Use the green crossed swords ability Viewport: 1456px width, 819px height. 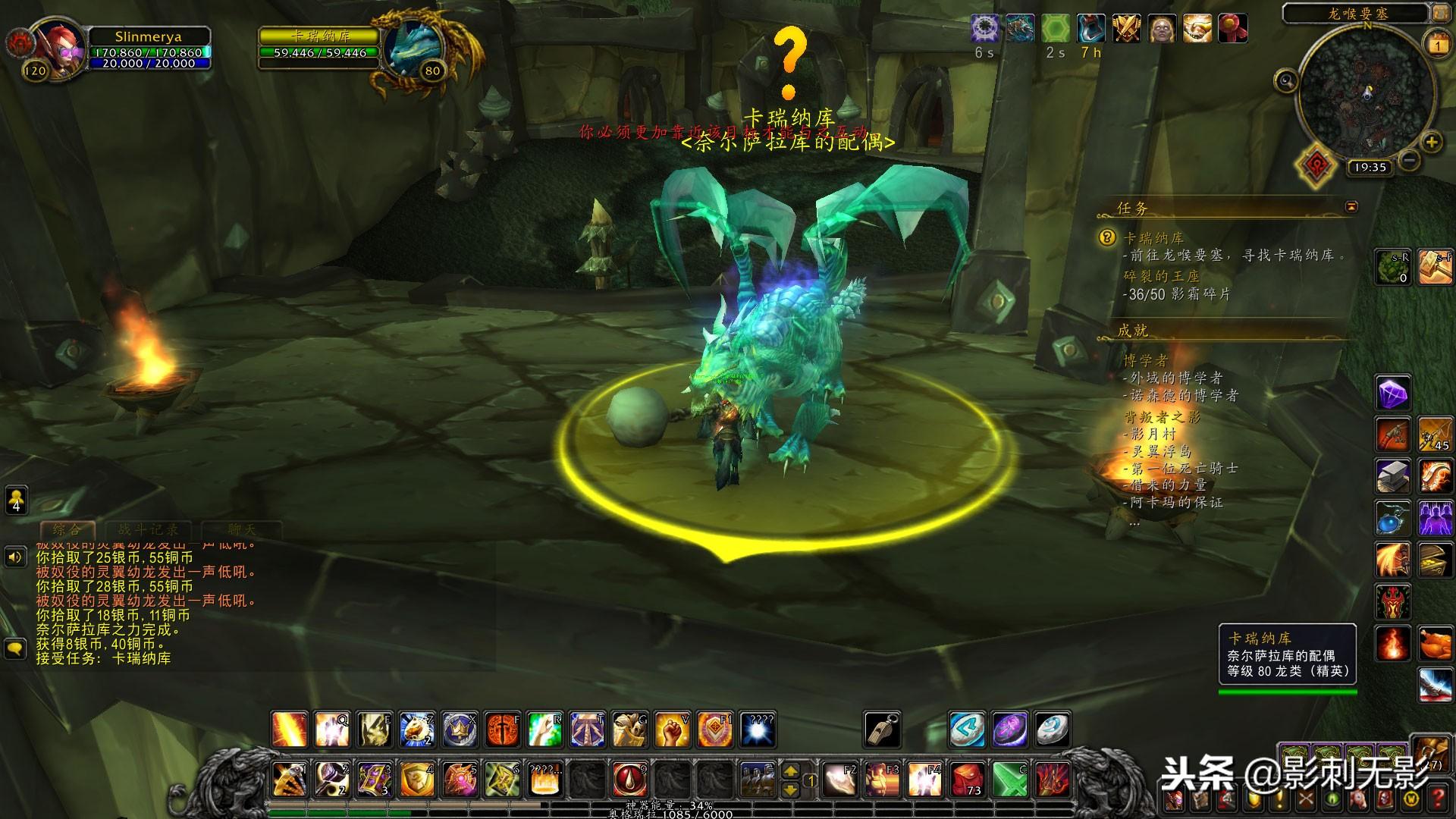[1010, 779]
